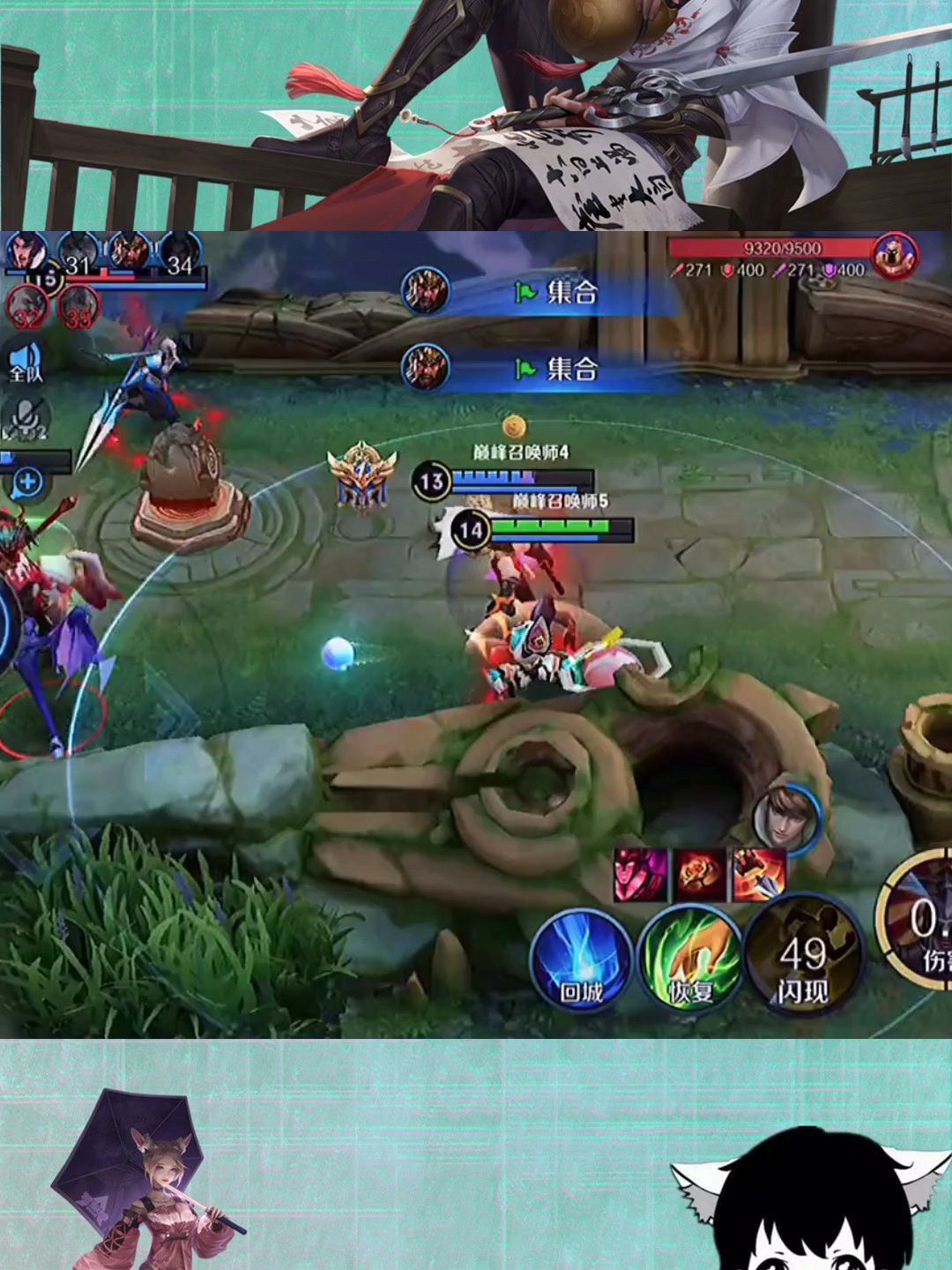The image size is (952, 1270).
Task: Select the teammate portrait showing 34
Action: point(179,254)
